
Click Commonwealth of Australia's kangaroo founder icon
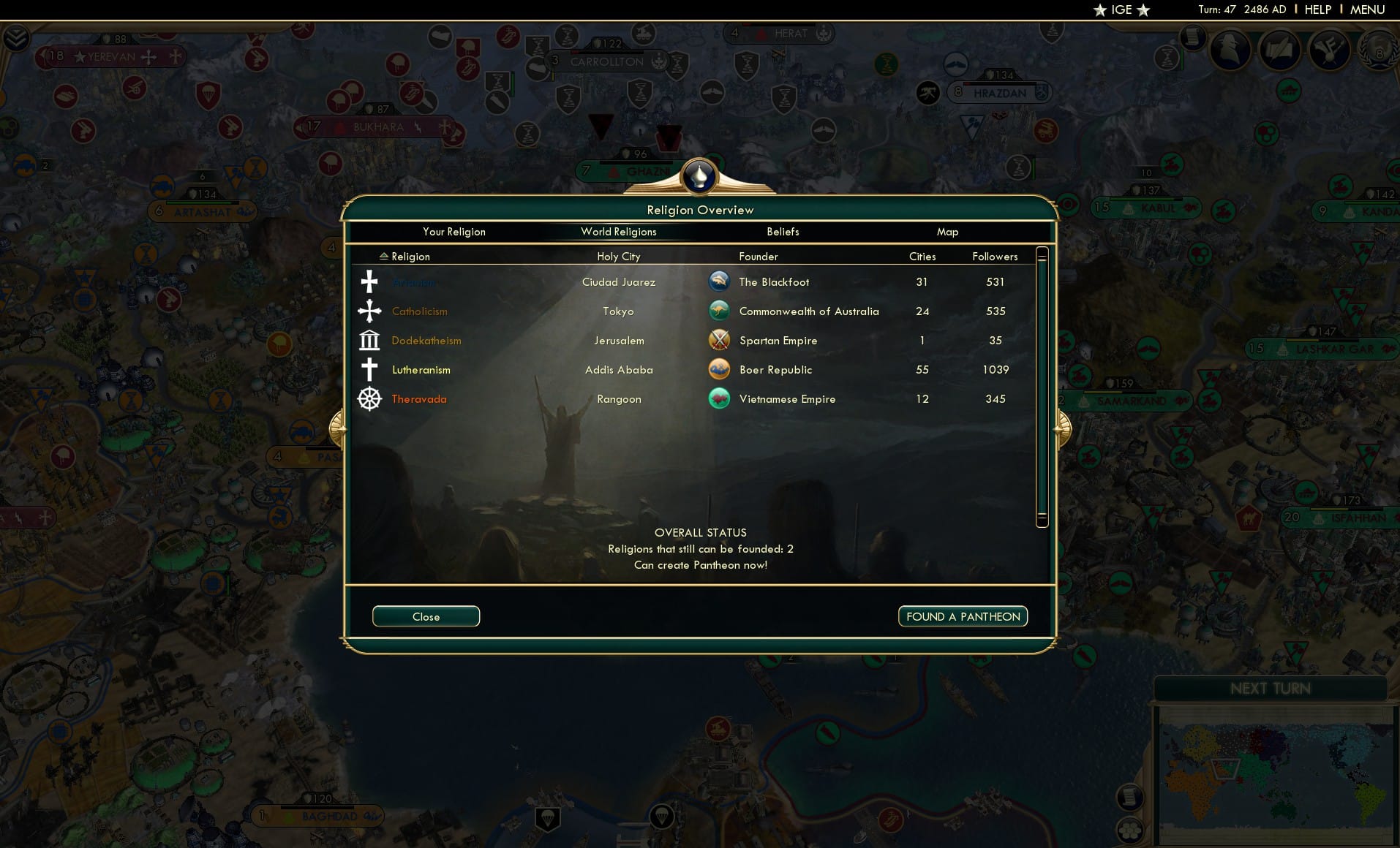(x=720, y=310)
